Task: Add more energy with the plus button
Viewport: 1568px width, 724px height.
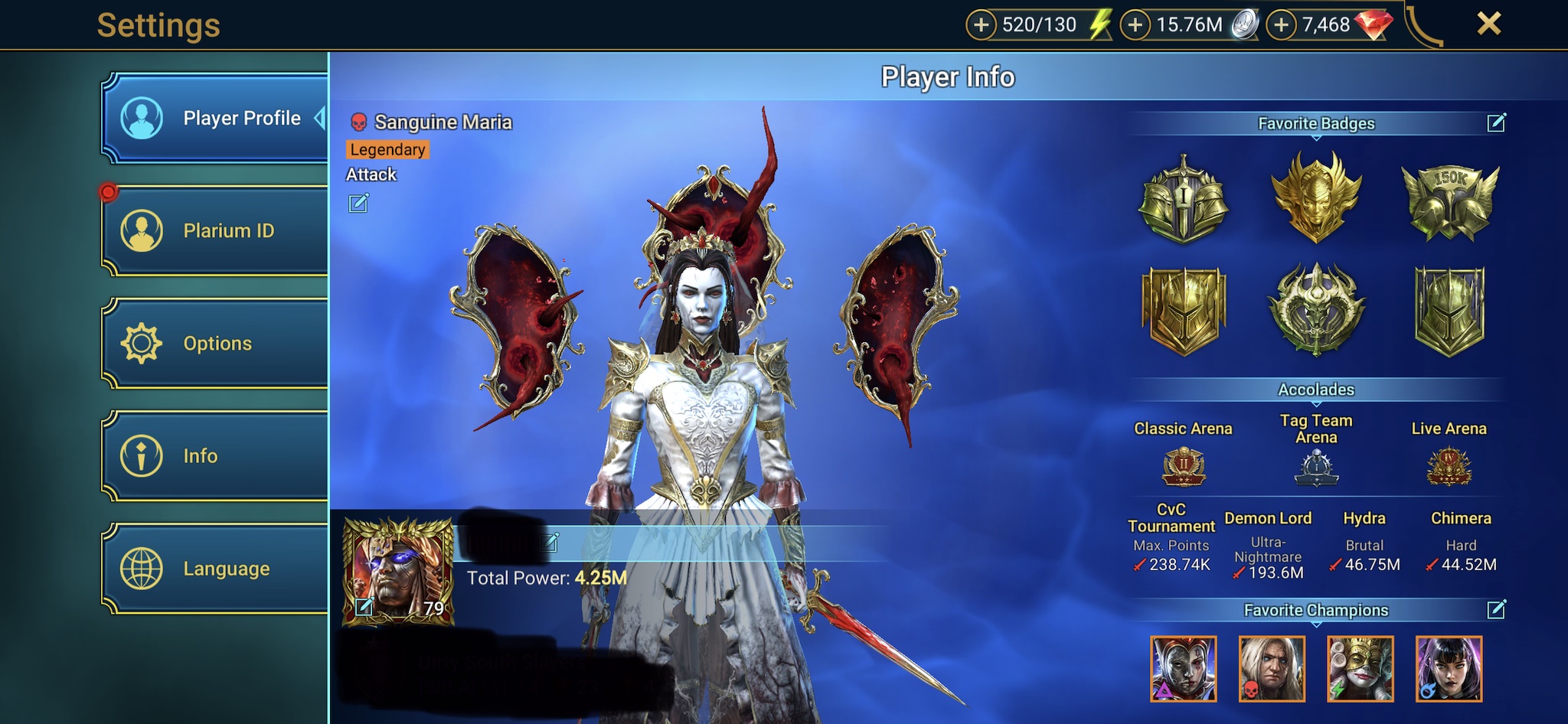Action: 981,25
